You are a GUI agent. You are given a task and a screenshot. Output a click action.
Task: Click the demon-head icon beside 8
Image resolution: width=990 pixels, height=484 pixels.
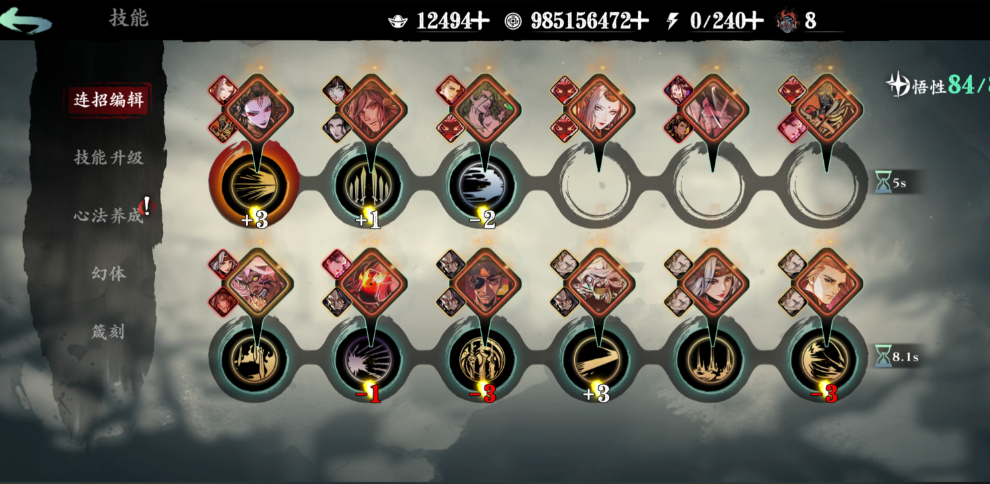(x=788, y=21)
